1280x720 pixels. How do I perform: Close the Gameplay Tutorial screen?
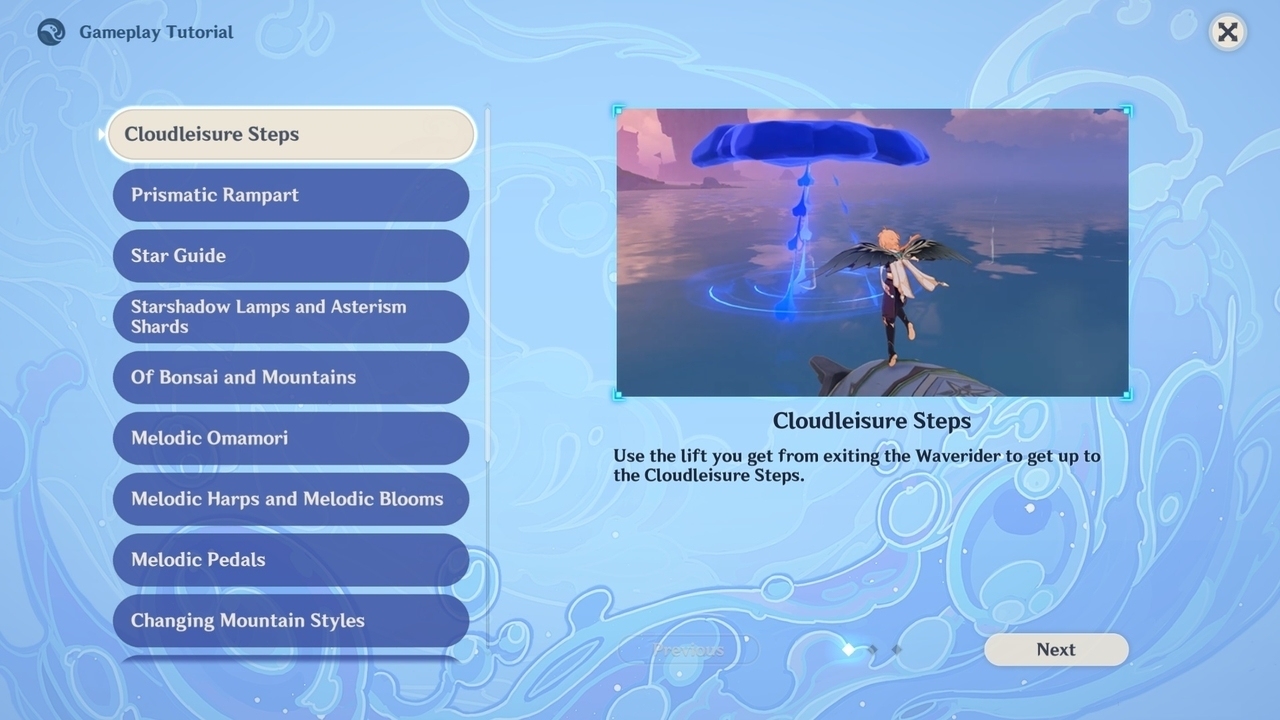pos(1227,32)
